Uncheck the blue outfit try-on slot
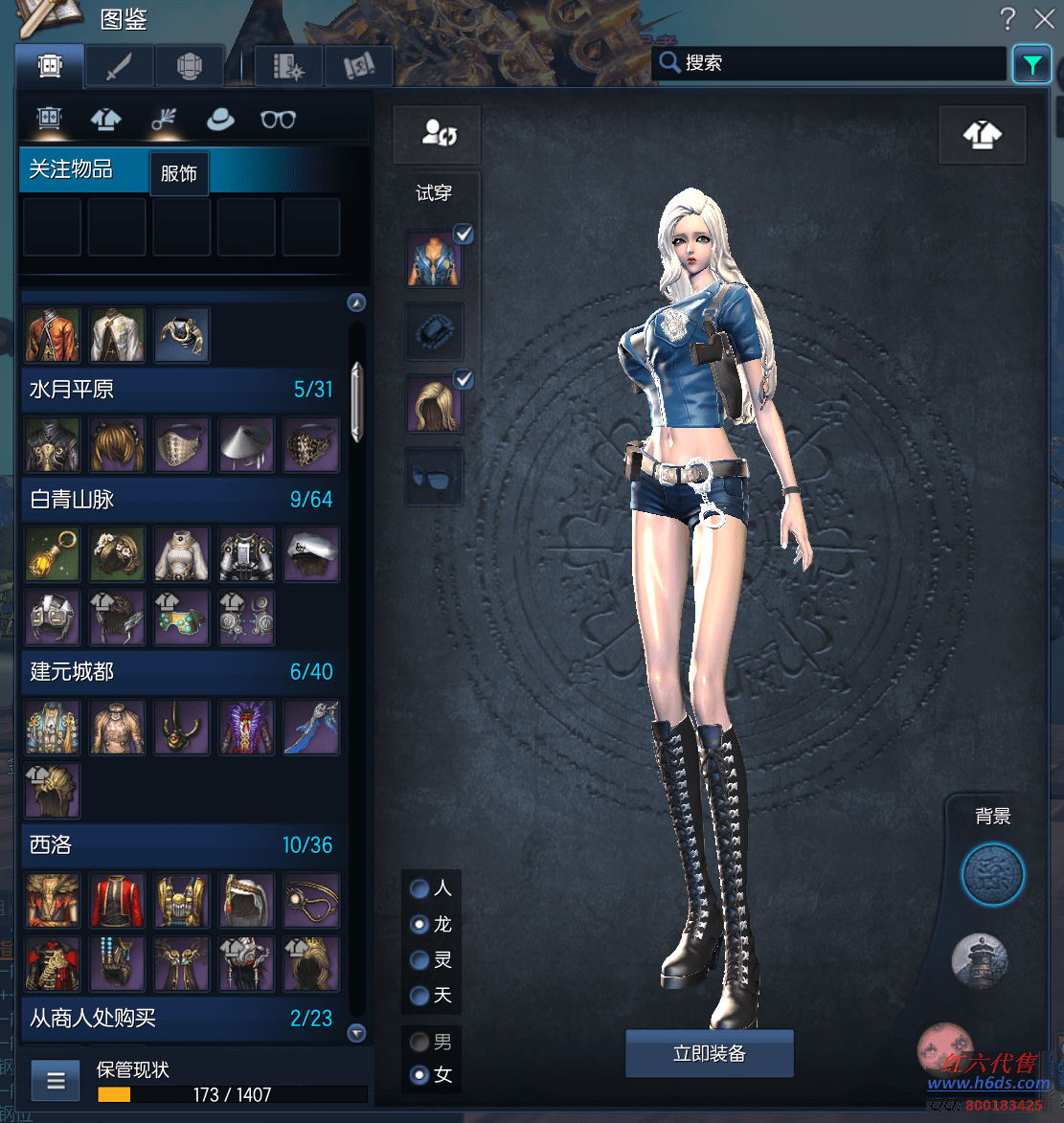1064x1123 pixels. tap(464, 234)
